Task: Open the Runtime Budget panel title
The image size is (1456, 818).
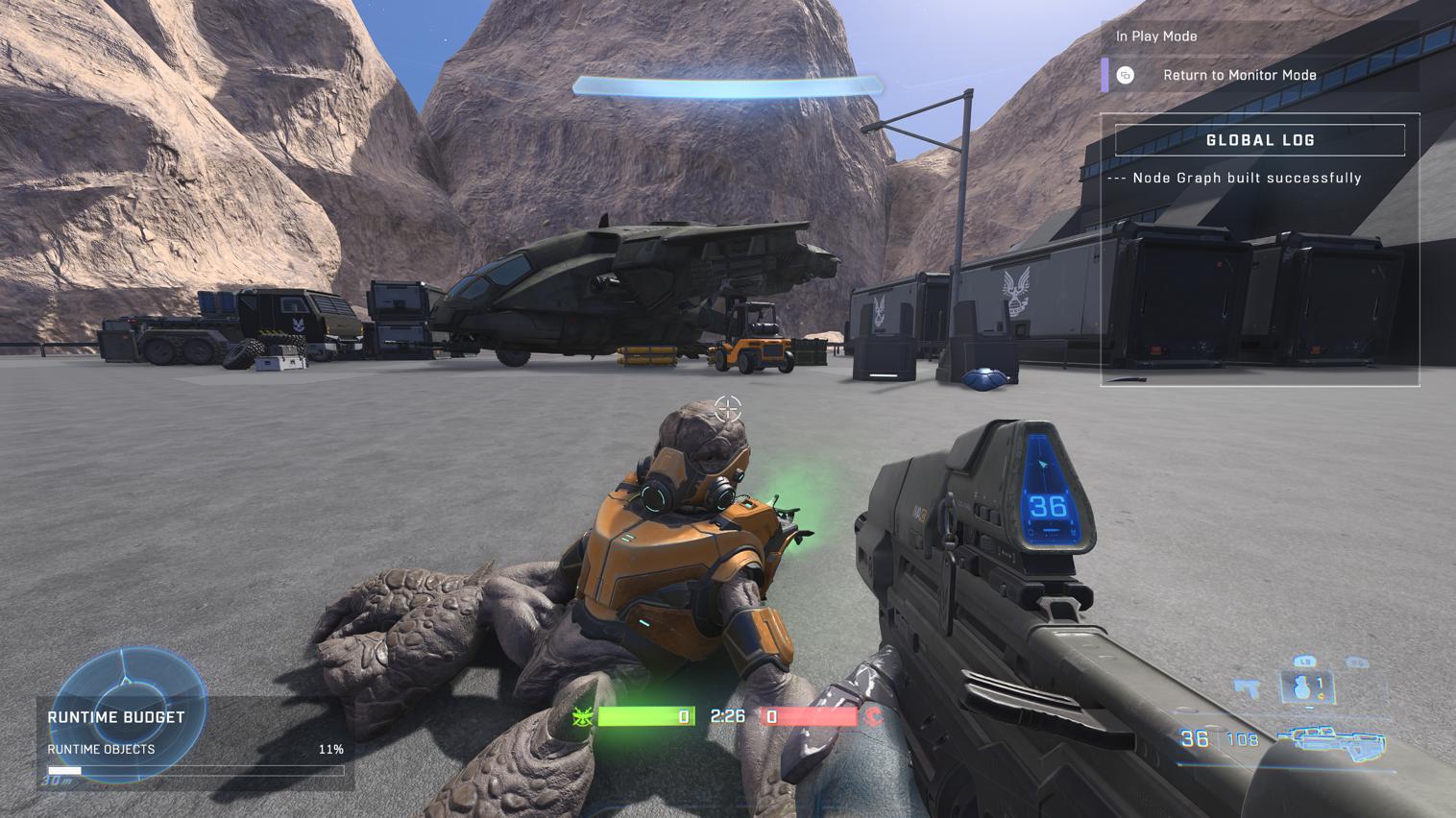Action: tap(116, 717)
